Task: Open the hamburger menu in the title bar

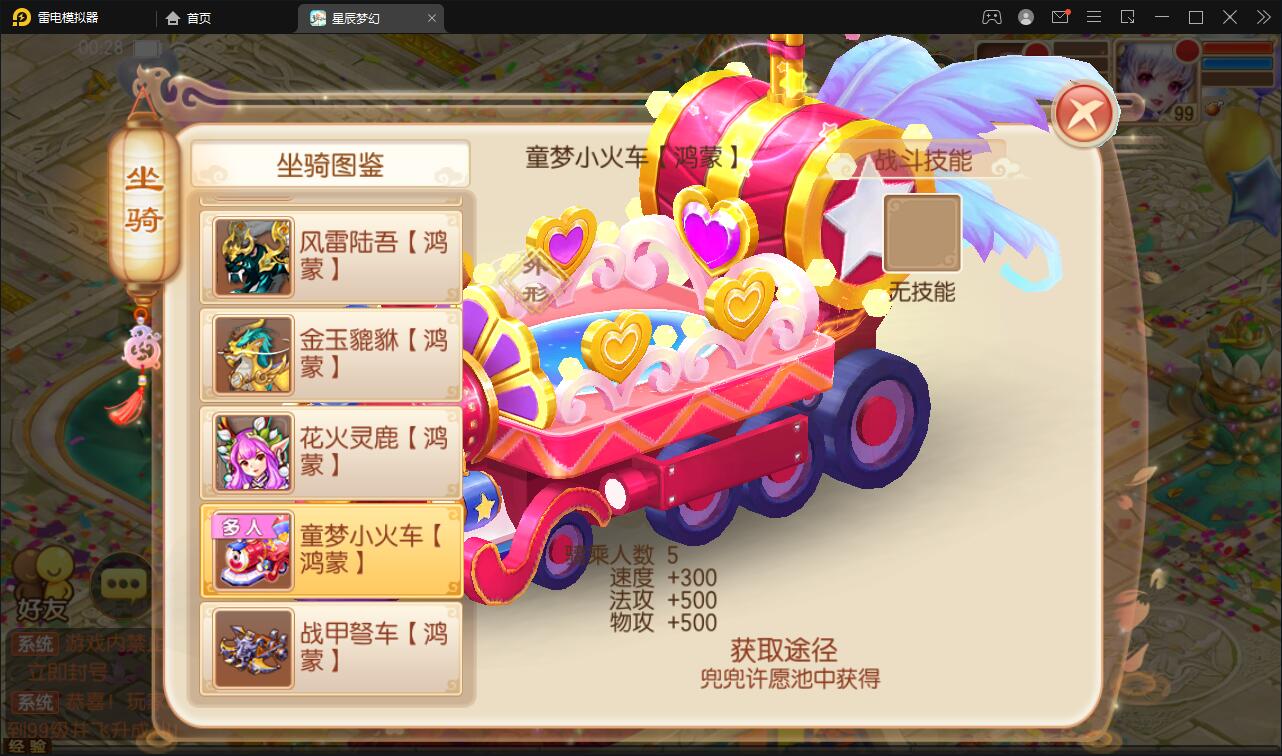Action: point(1094,17)
